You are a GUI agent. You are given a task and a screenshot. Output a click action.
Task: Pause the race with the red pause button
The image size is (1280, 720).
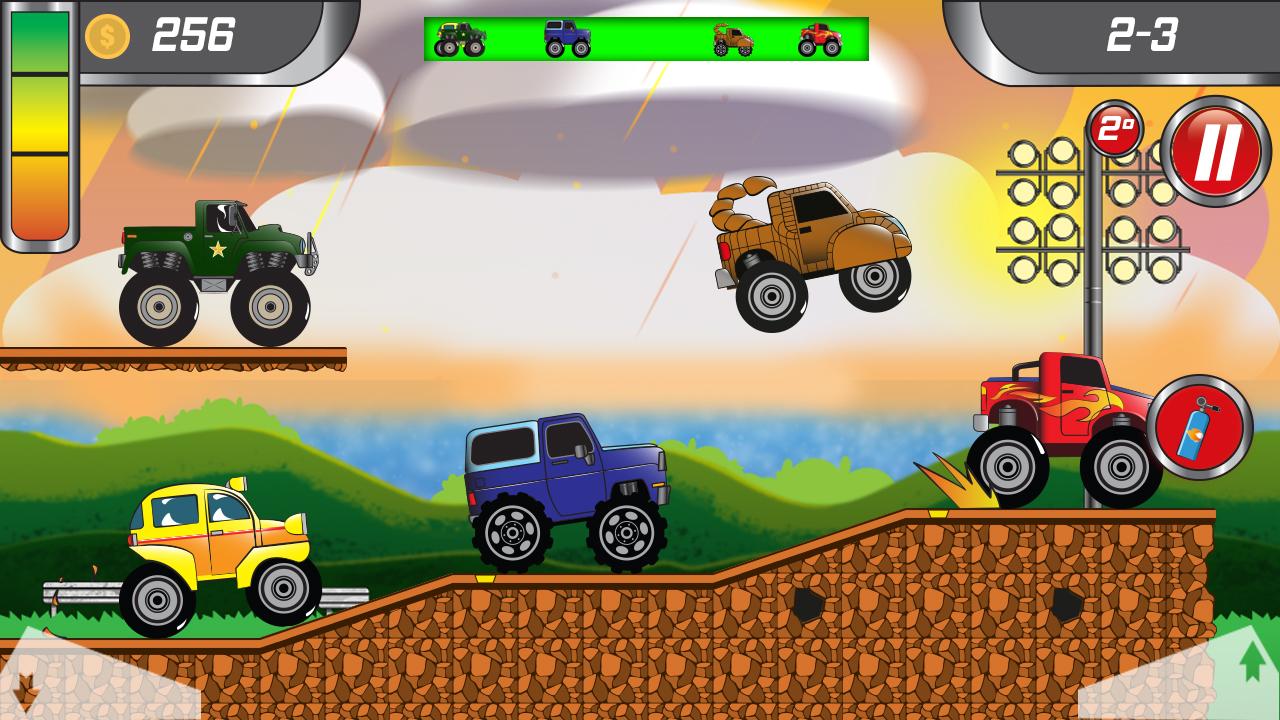click(1215, 151)
